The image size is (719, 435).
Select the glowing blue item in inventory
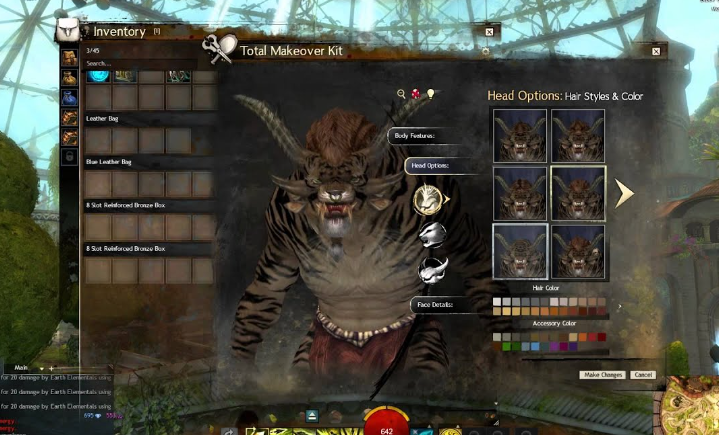tap(99, 75)
